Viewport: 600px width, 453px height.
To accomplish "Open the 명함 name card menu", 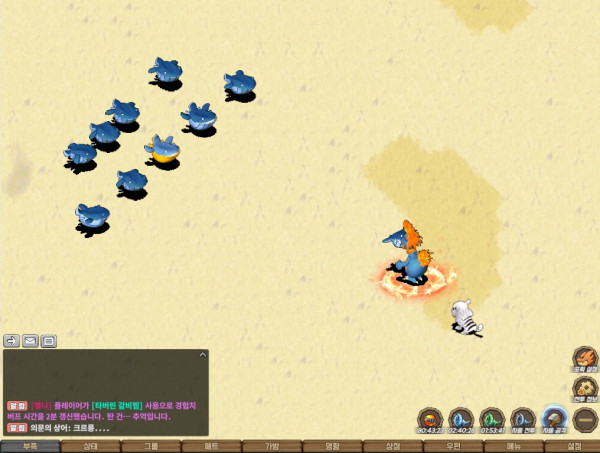I will point(332,446).
